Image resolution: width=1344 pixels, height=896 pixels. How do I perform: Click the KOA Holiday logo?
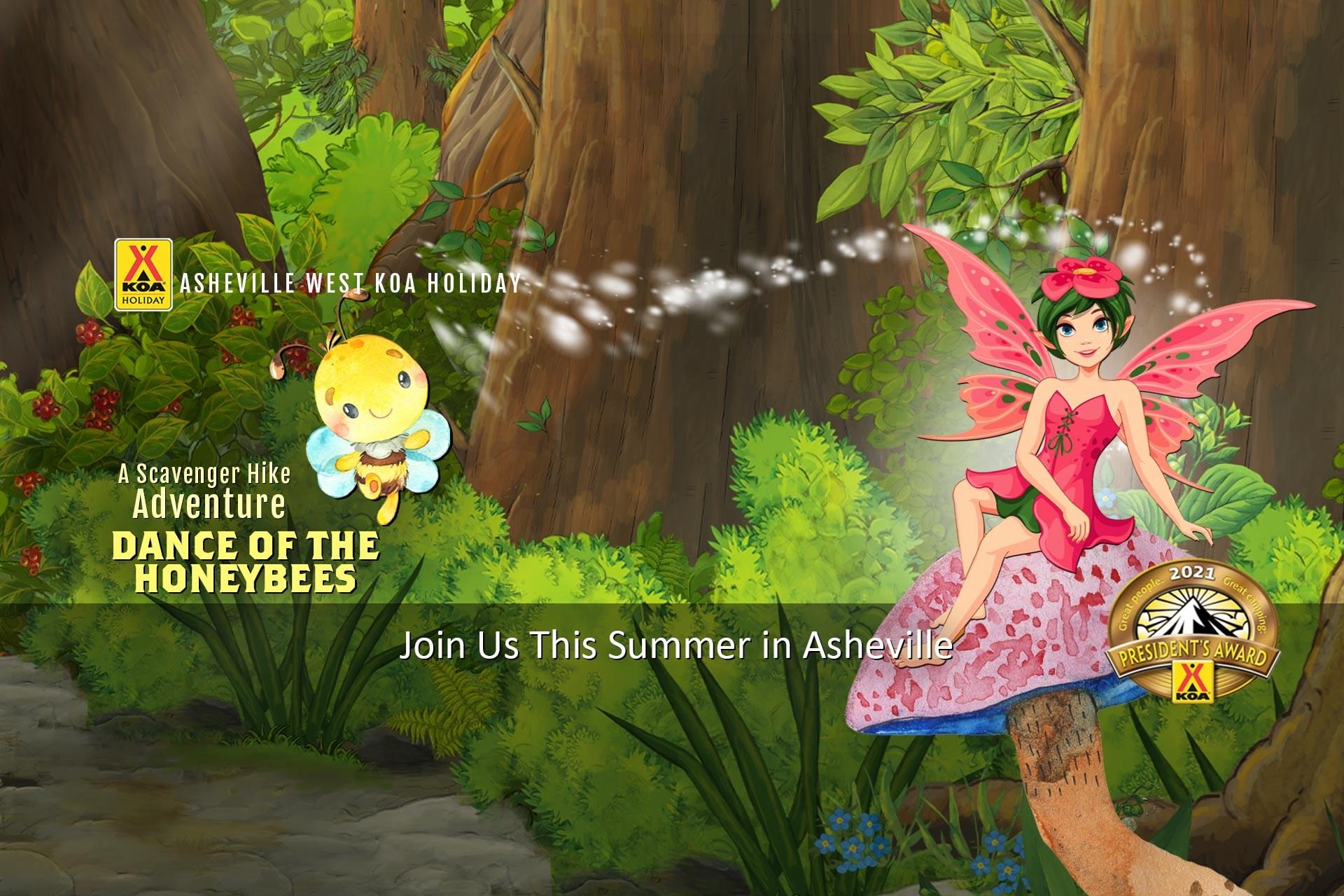(x=143, y=274)
